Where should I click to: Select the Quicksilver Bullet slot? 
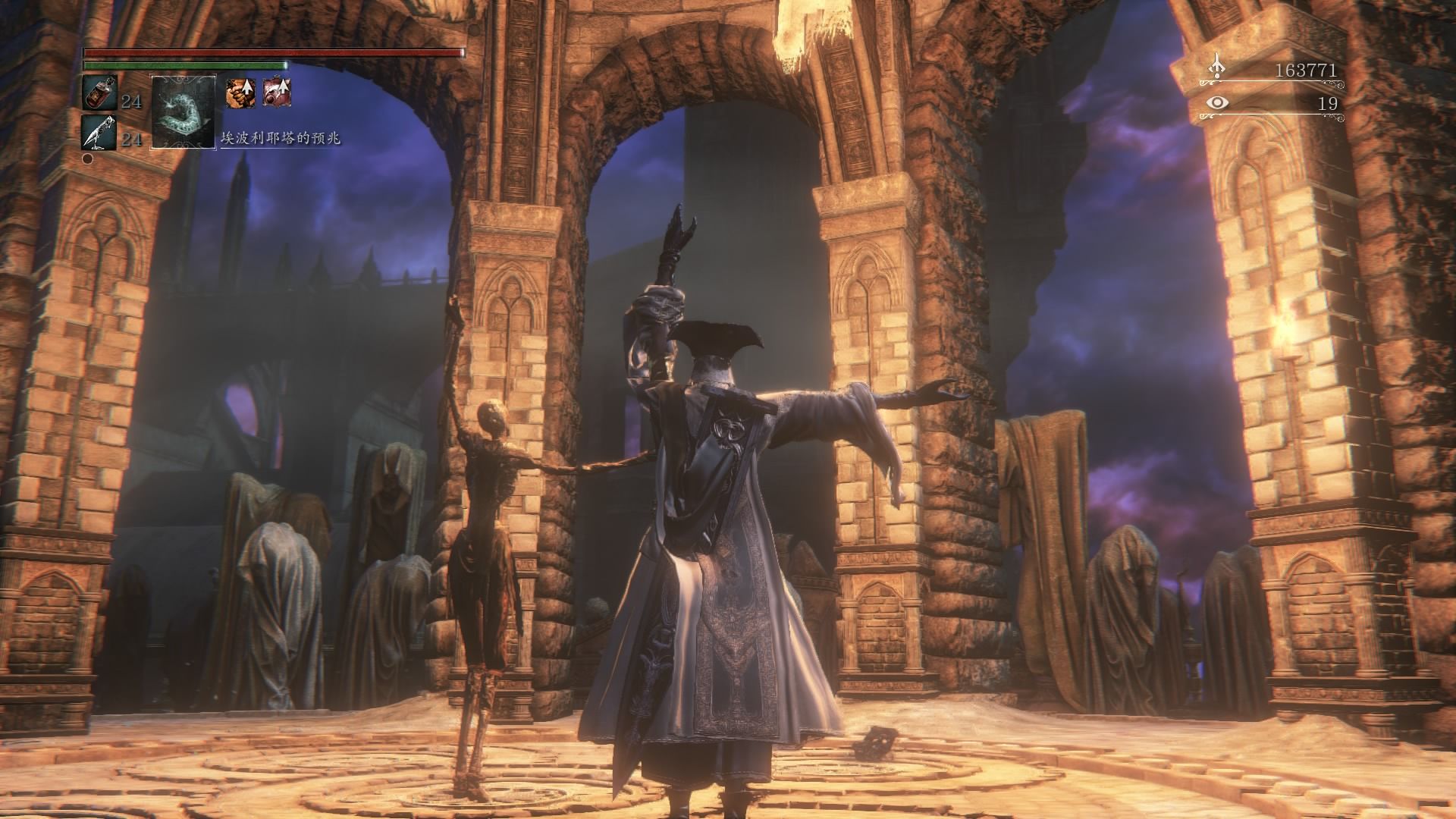99,132
